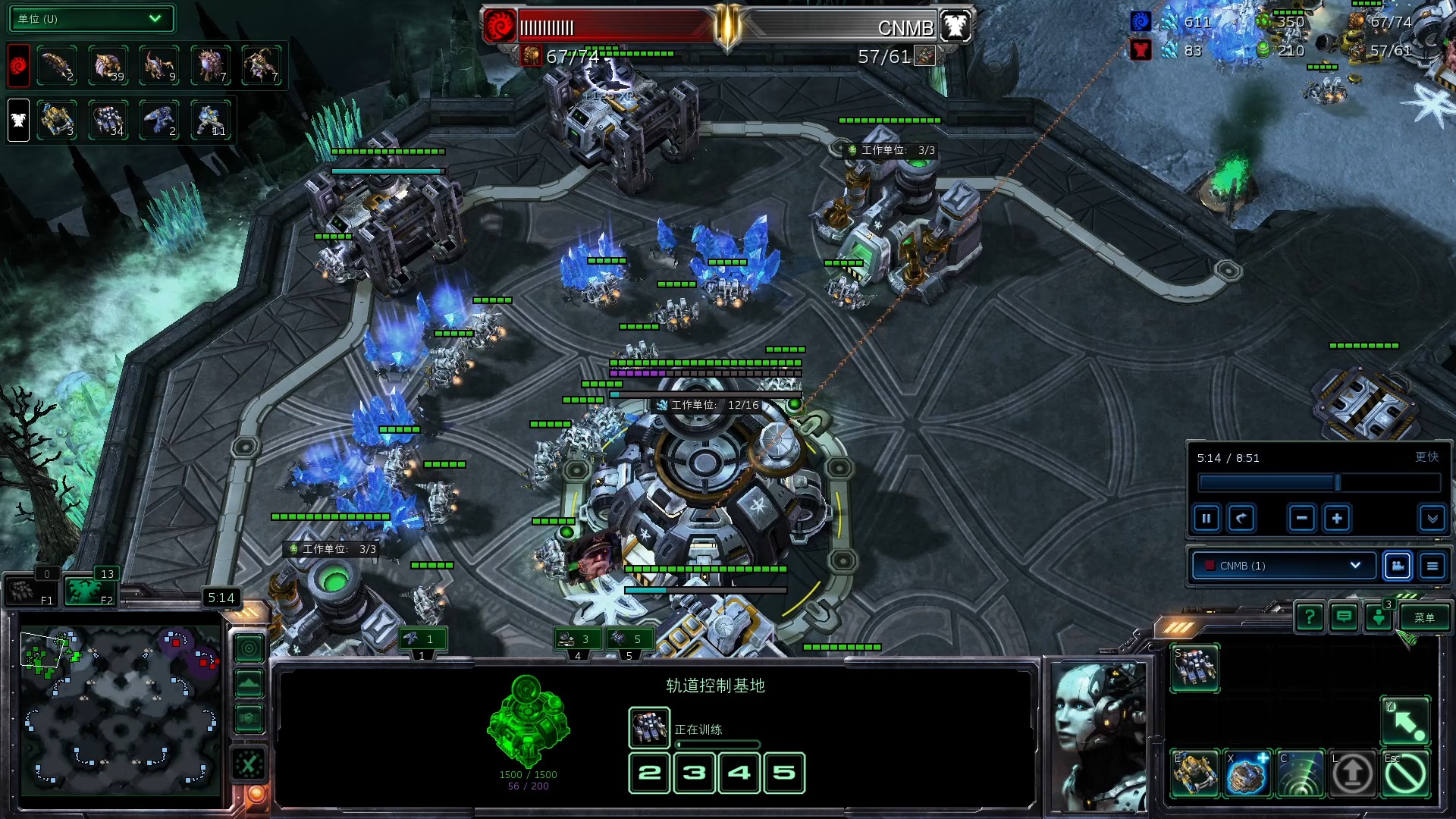Open the CNMB (1) player view dropdown

coord(1283,566)
